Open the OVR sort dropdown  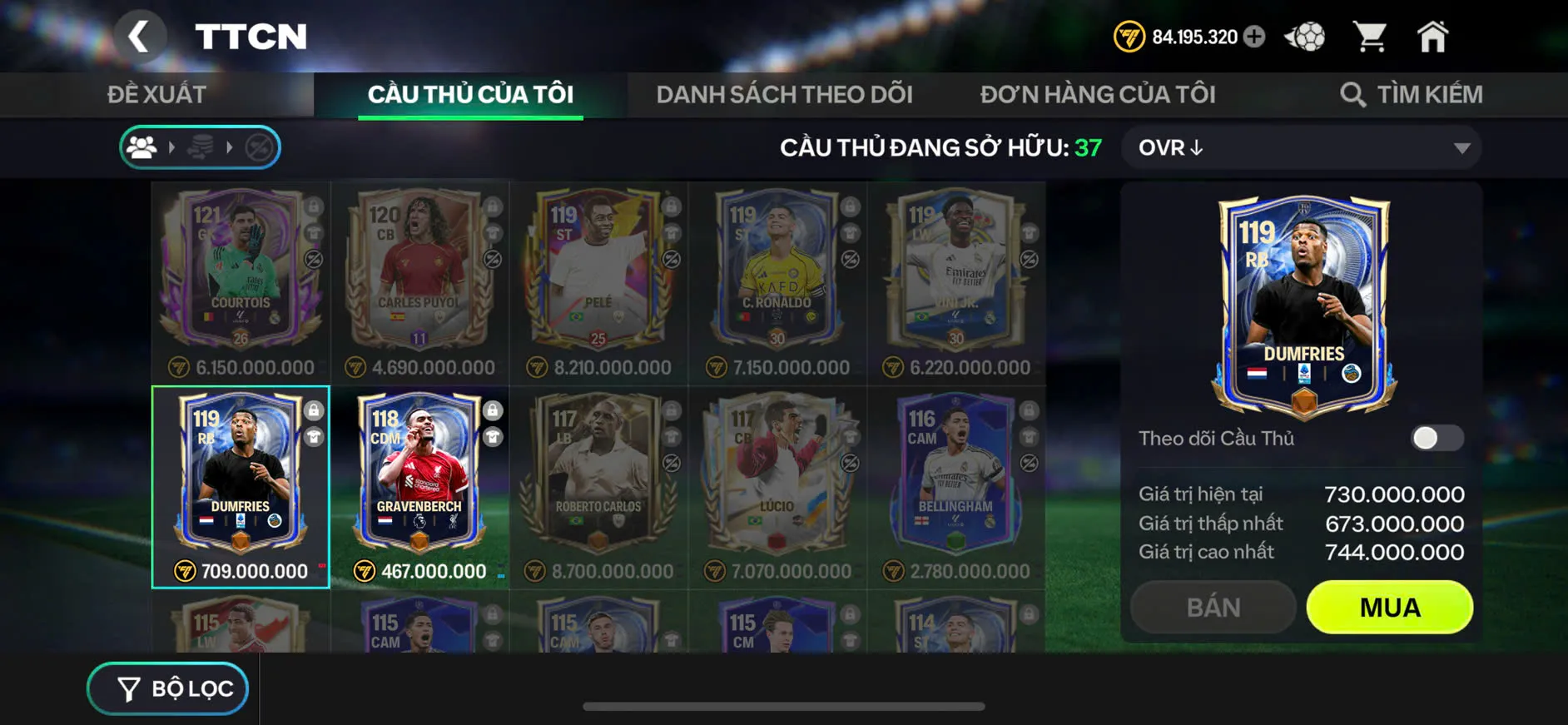tap(1300, 147)
